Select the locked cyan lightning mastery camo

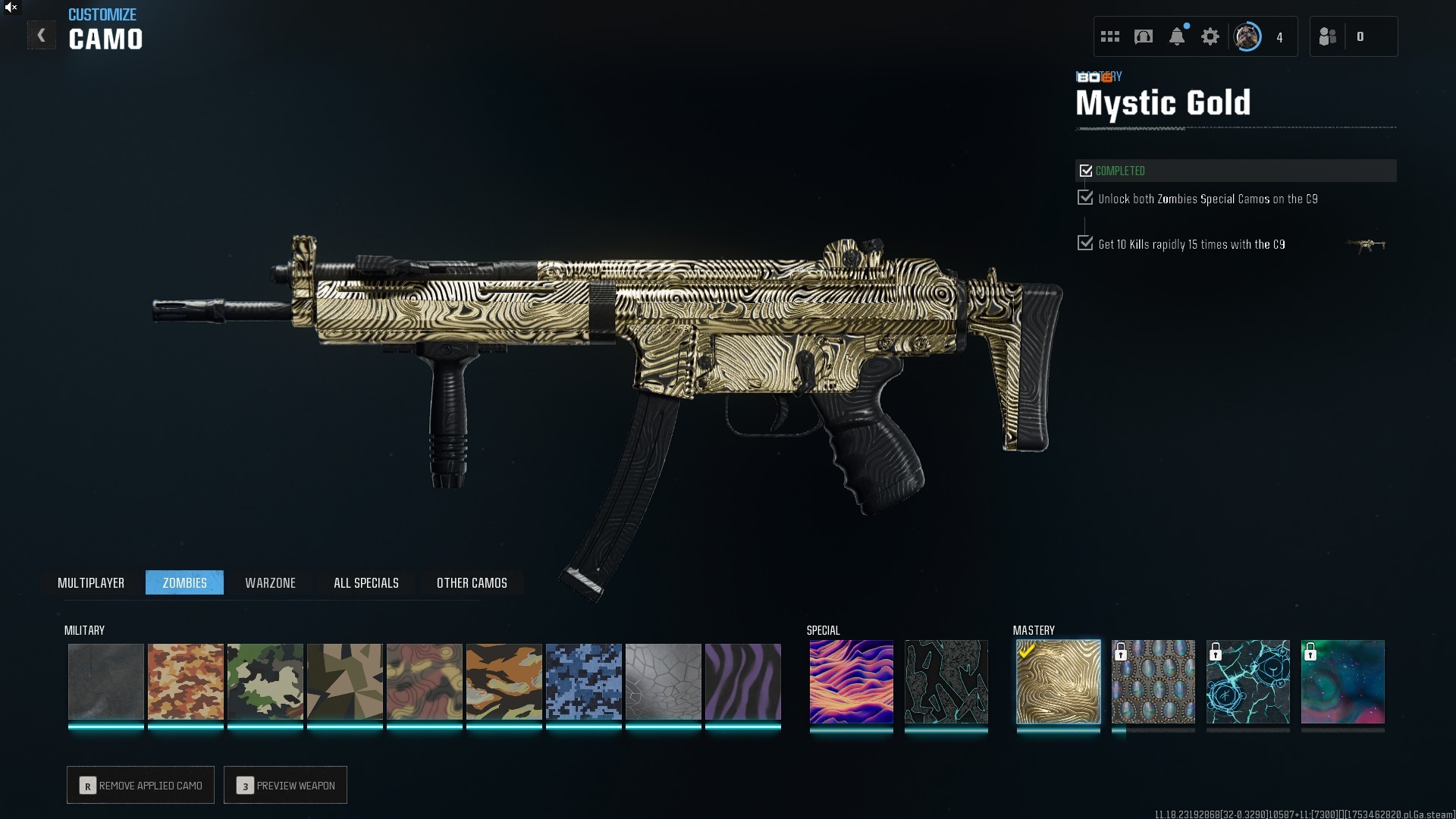(1247, 681)
